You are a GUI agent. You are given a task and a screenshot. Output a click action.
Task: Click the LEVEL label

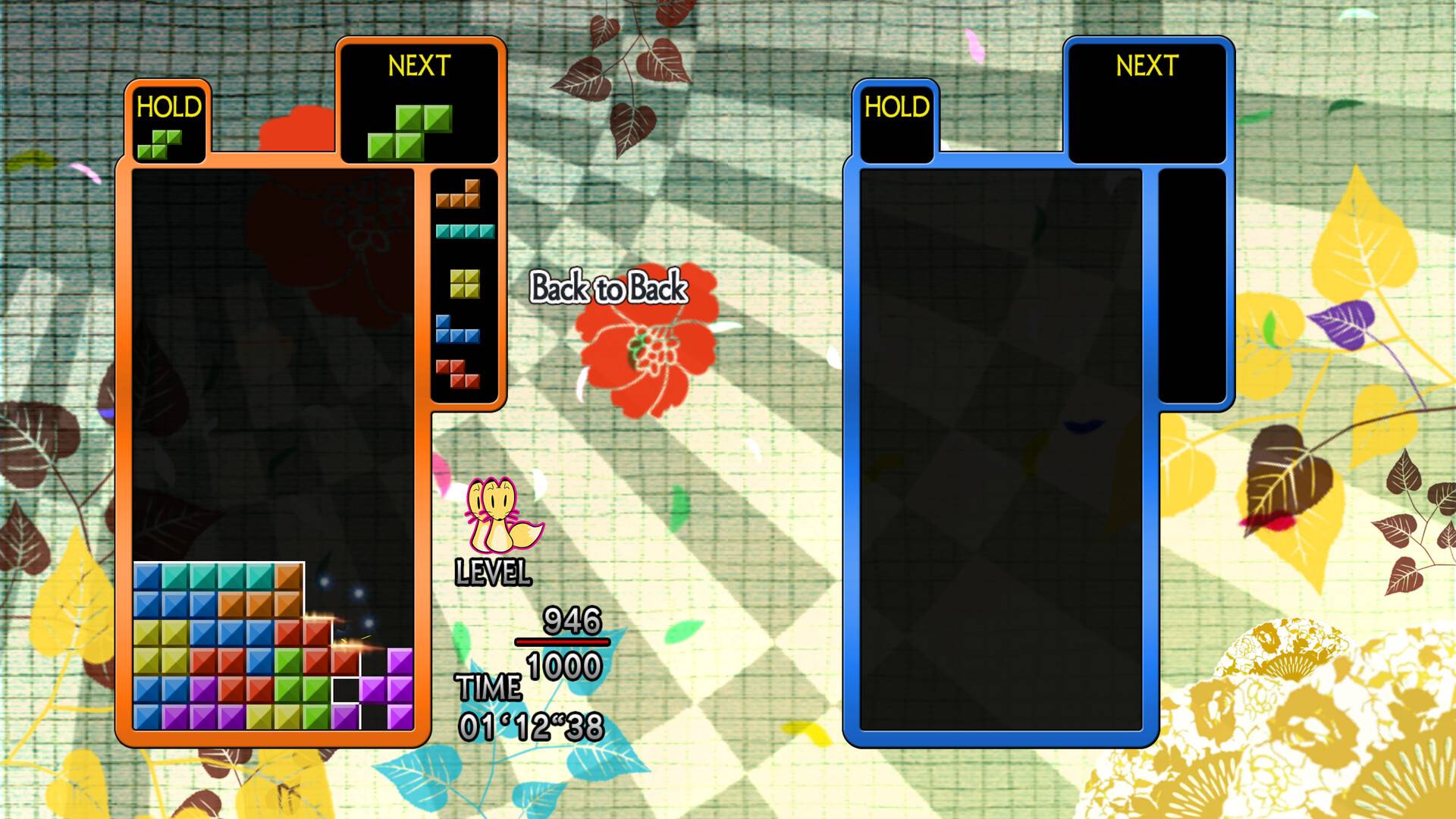pyautogui.click(x=492, y=573)
